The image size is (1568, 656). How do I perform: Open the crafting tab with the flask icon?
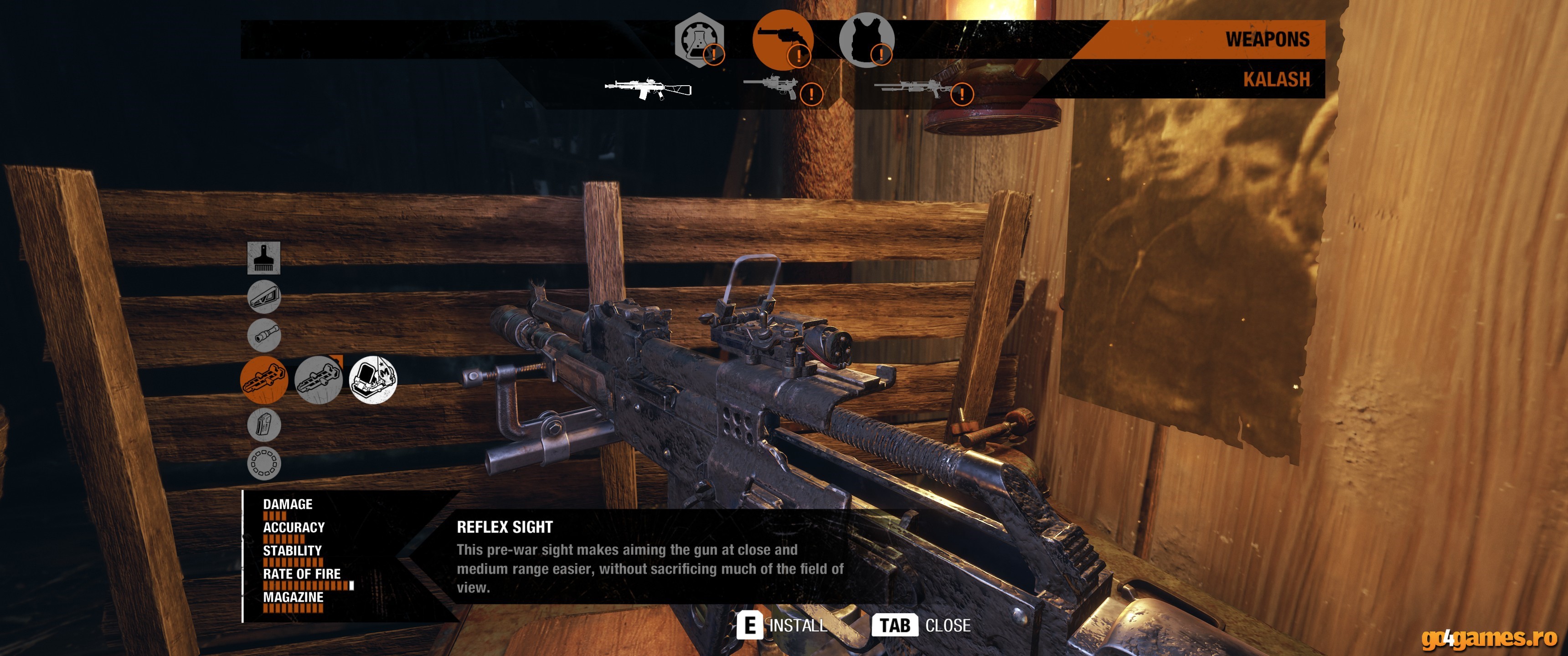click(699, 40)
